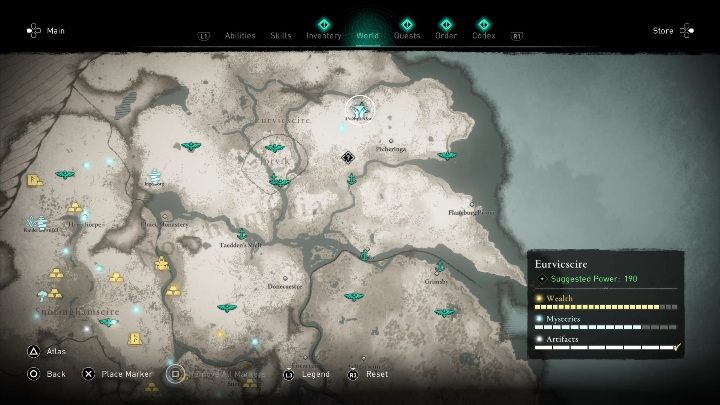Click the Hemthorpe gold wealth marker
The height and width of the screenshot is (405, 720).
(74, 208)
